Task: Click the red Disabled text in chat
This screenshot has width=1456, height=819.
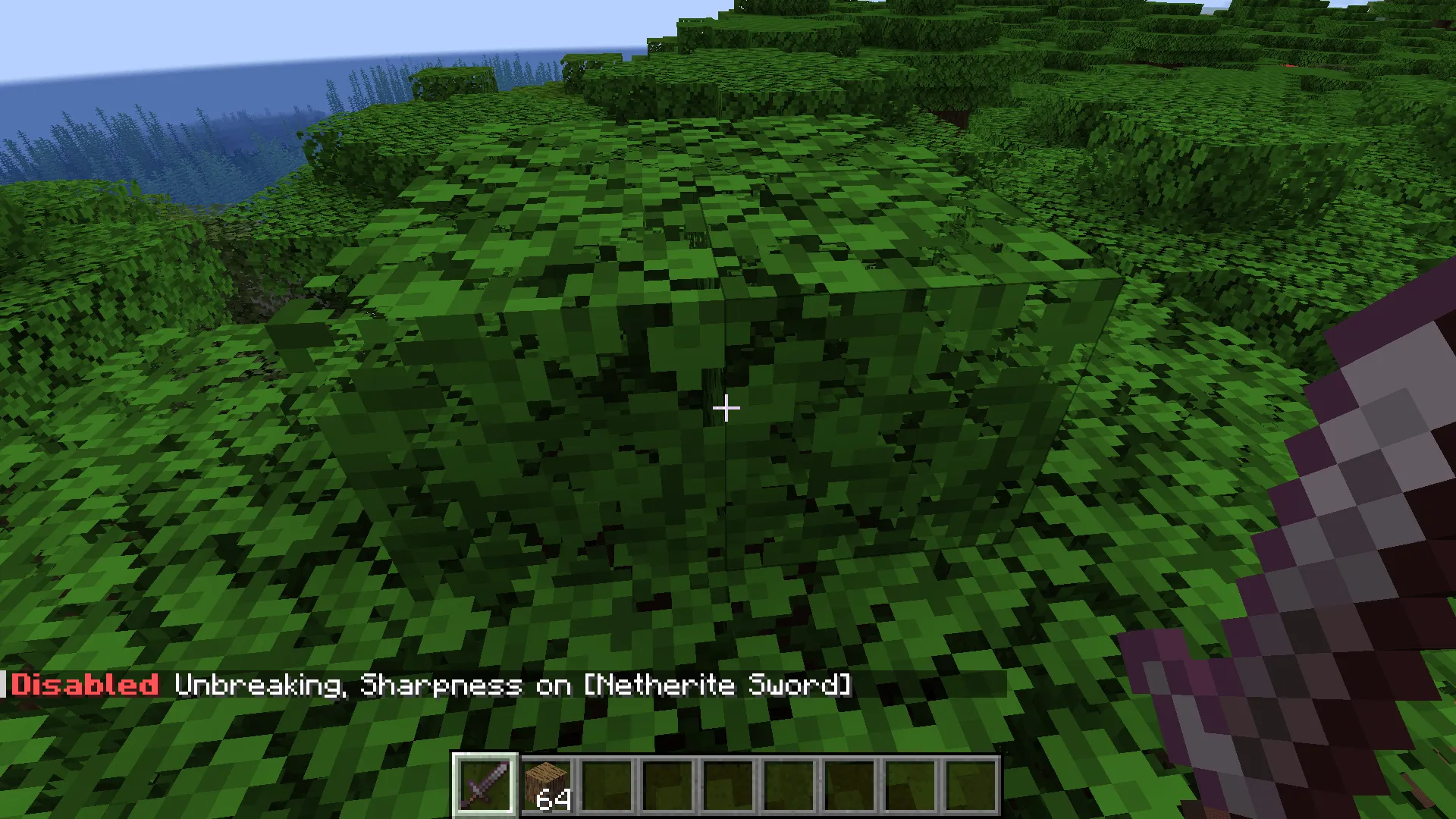Action: pyautogui.click(x=83, y=685)
